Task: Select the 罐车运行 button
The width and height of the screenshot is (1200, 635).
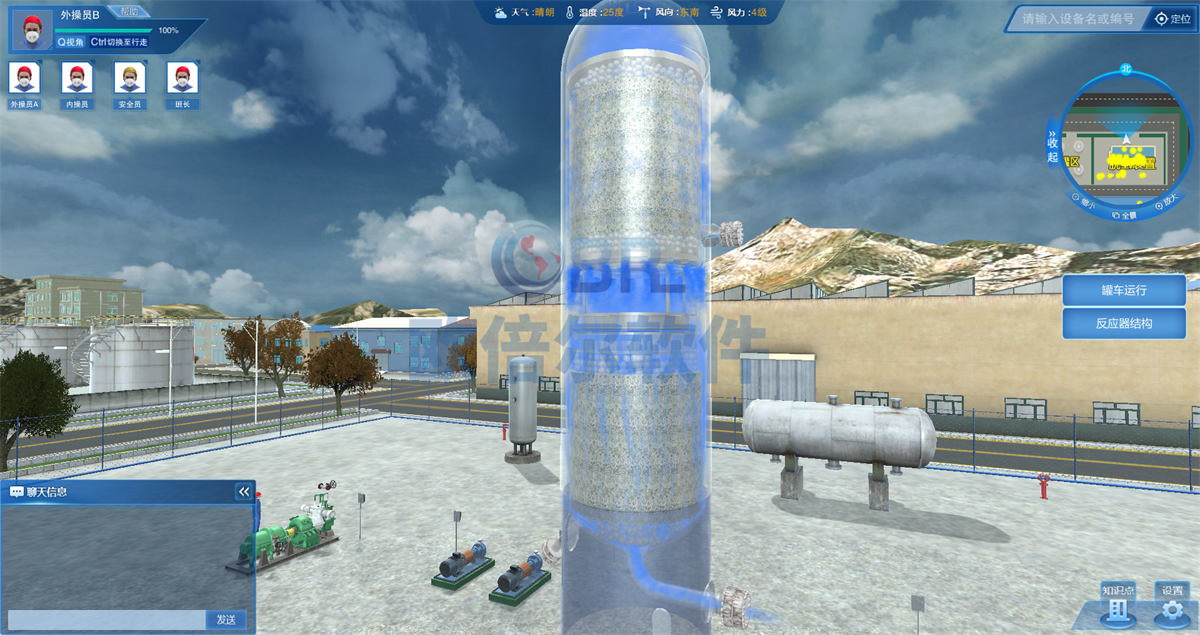Action: [1123, 291]
